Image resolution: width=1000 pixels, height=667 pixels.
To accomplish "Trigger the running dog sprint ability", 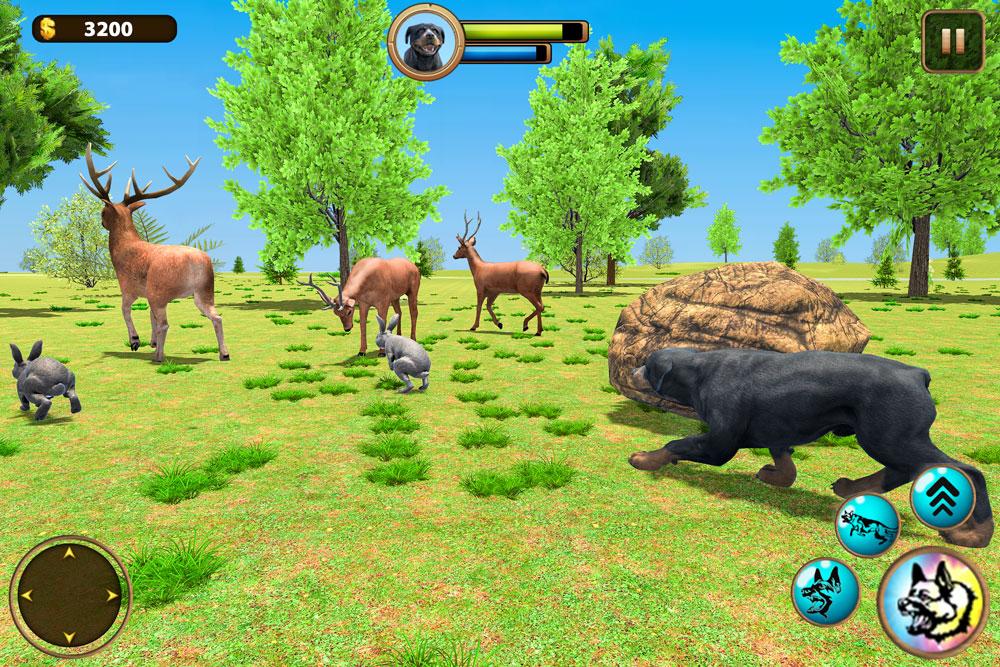I will click(x=867, y=524).
